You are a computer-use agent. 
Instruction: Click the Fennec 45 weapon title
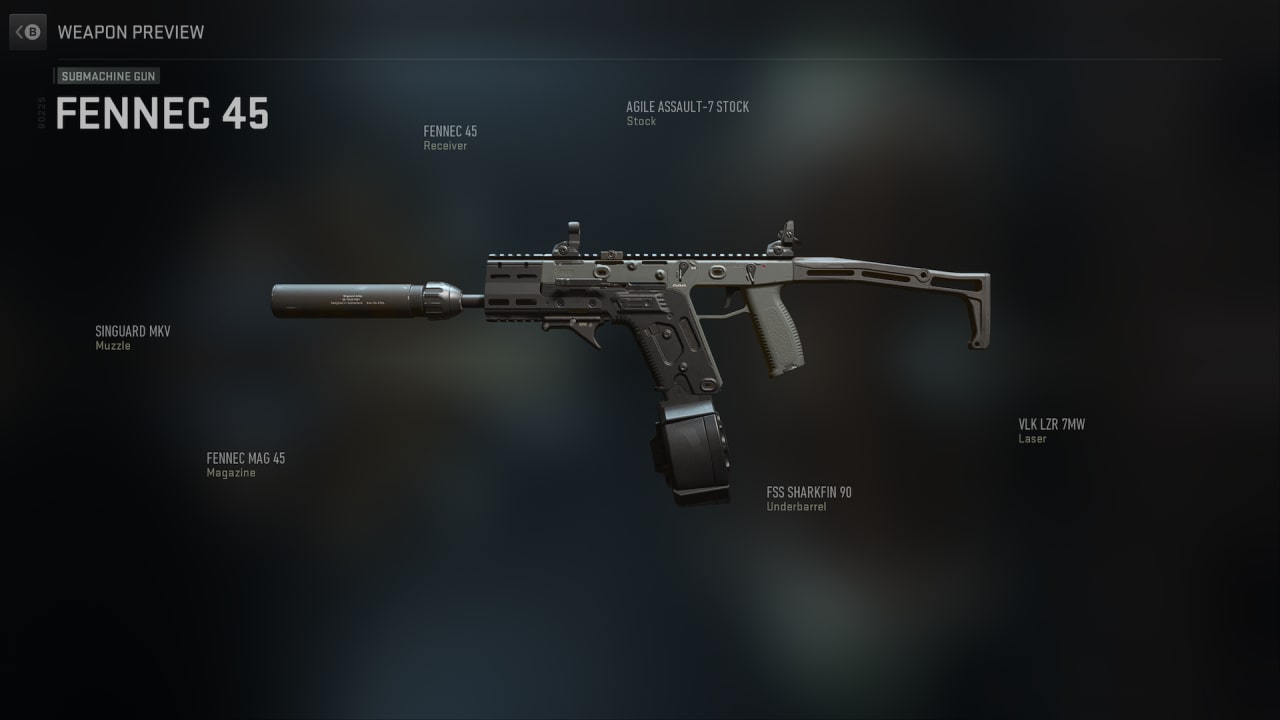(162, 114)
